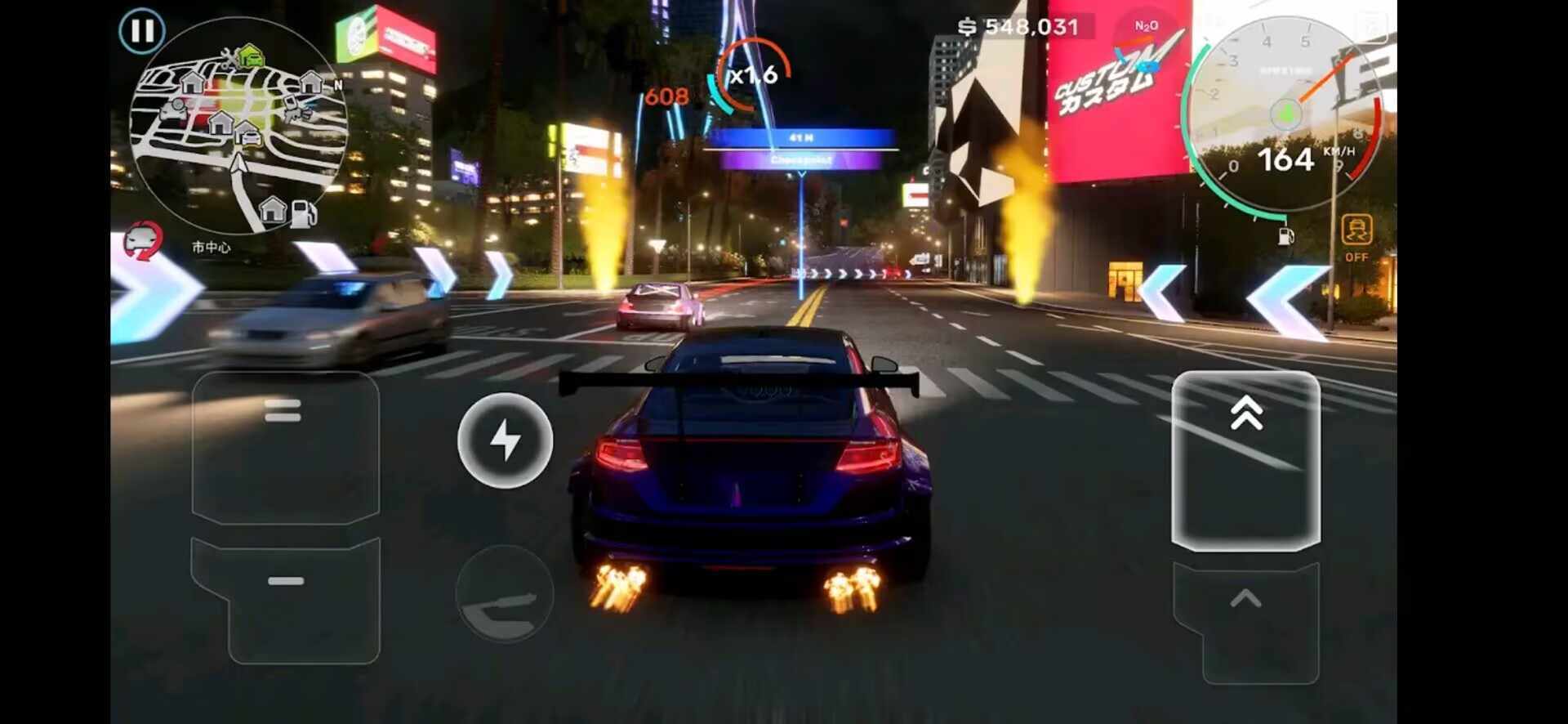Image resolution: width=1568 pixels, height=724 pixels.
Task: Pause the race with the pause icon
Action: click(x=140, y=29)
